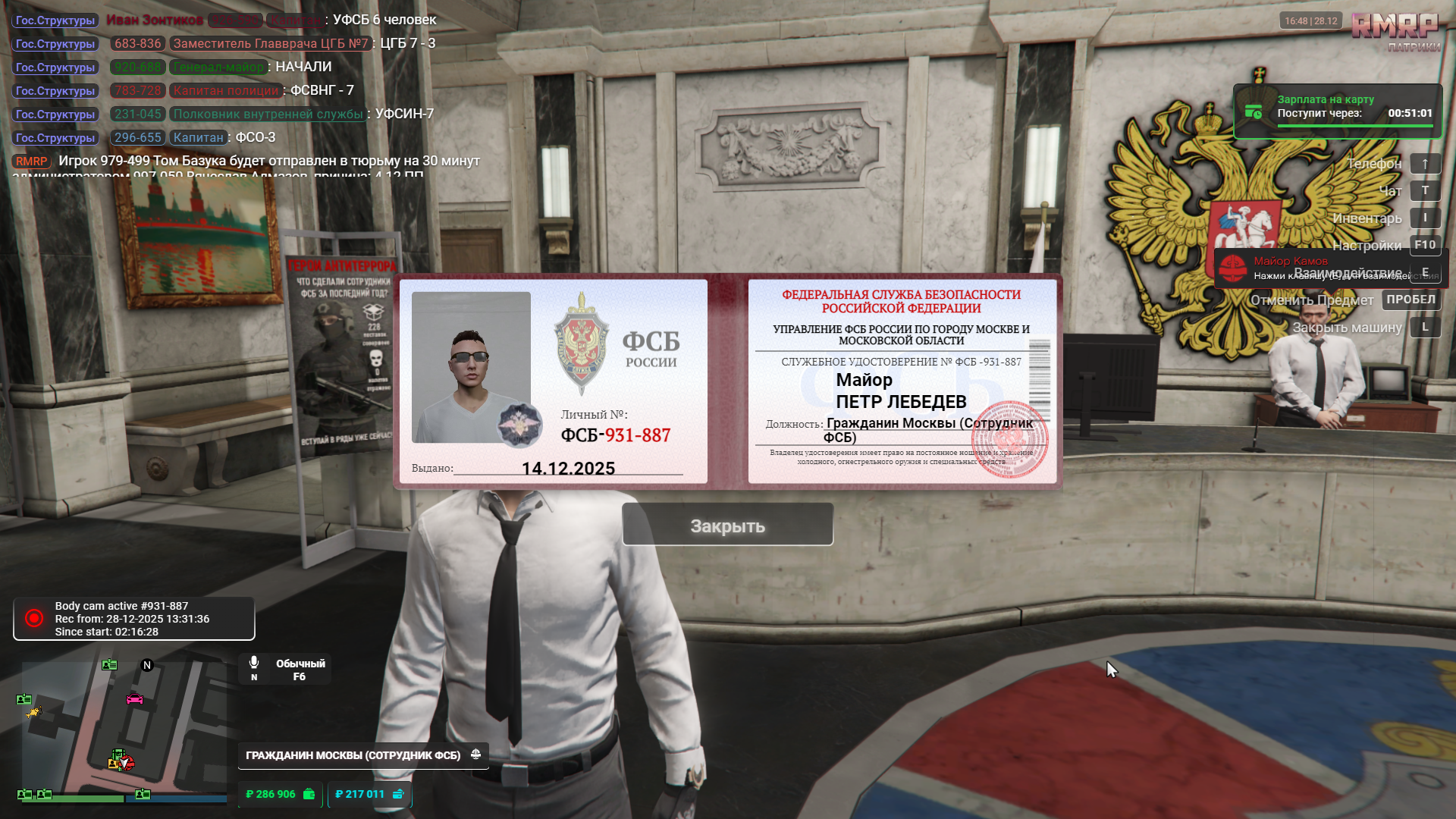Click the red RMRP tag in chat
1456x819 pixels.
click(x=31, y=162)
